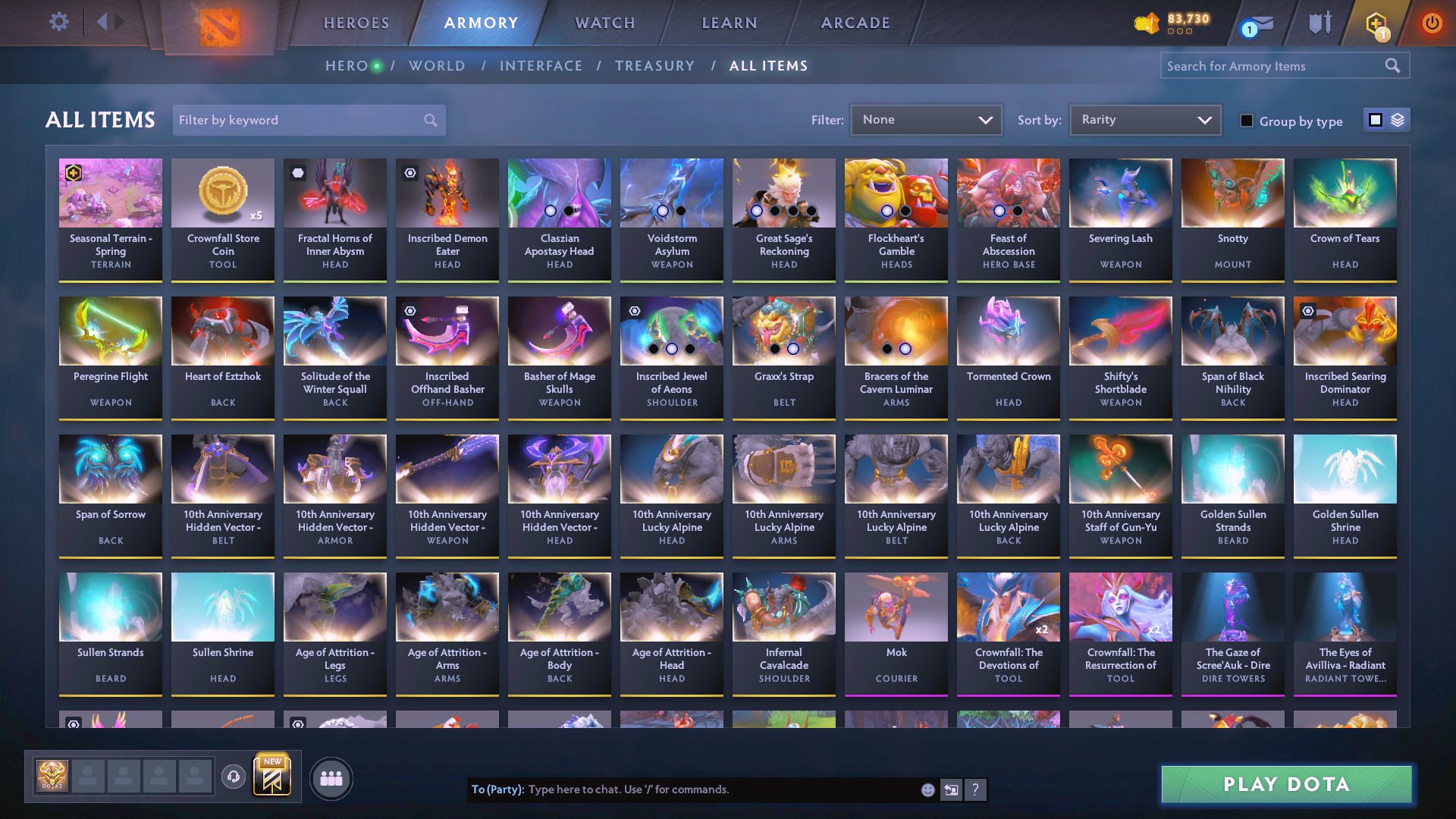The height and width of the screenshot is (819, 1456).
Task: Click the magnifier in Armory search bar
Action: click(x=1393, y=65)
